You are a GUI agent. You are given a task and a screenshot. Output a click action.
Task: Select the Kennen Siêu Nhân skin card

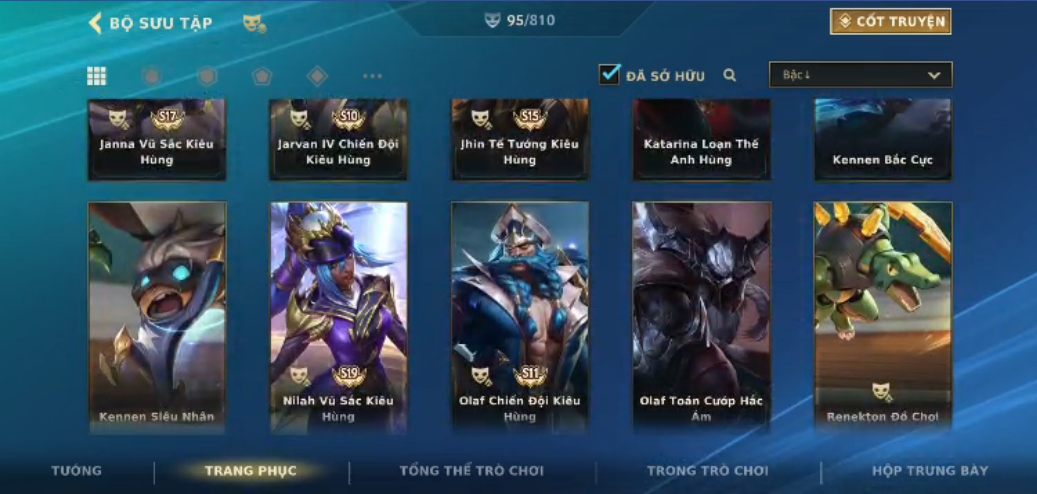click(x=157, y=317)
